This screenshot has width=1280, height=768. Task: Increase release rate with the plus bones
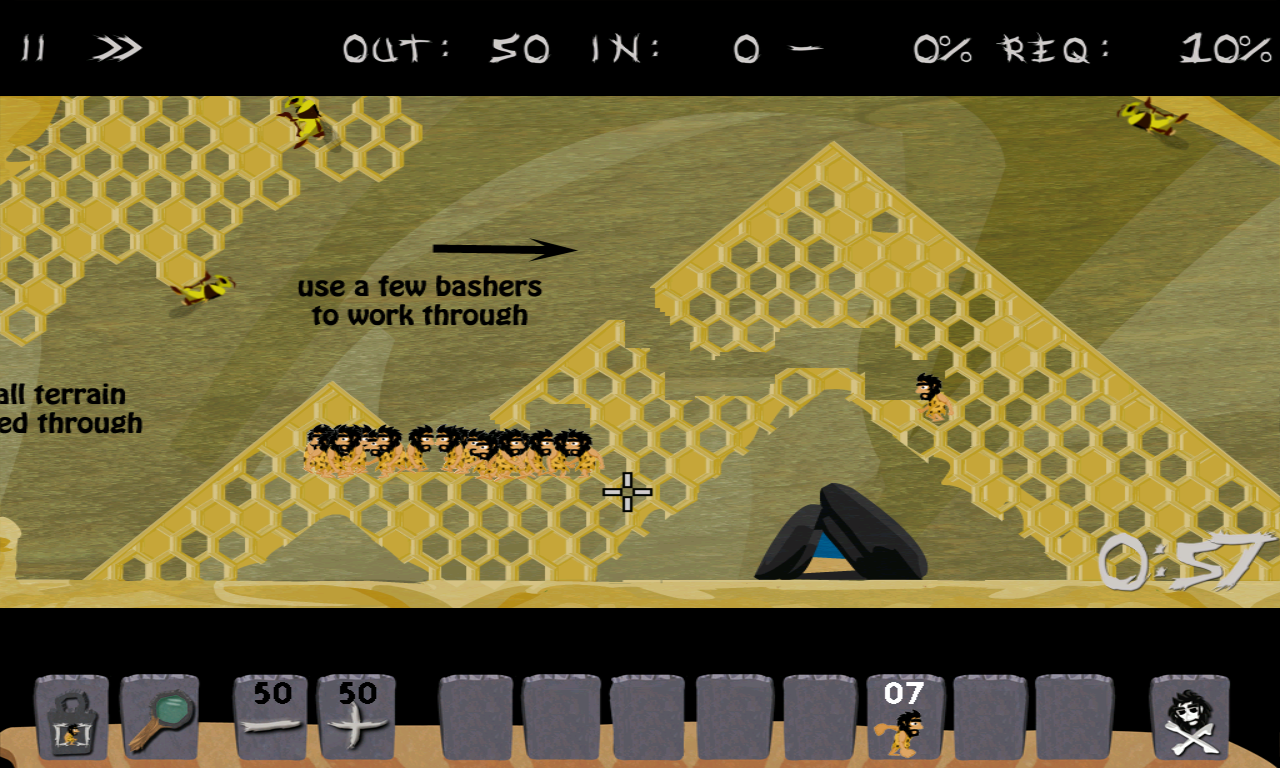(356, 717)
